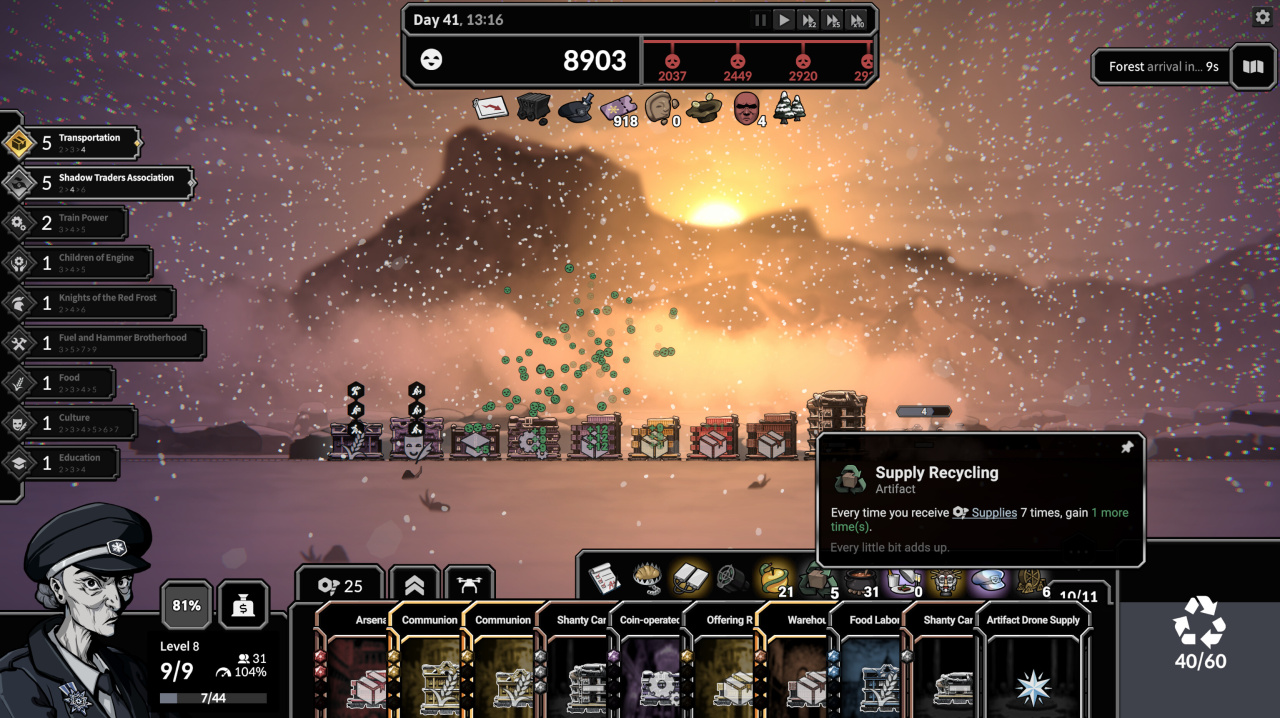1280x718 pixels.
Task: Pin the Supply Recycling tooltip
Action: (x=1127, y=447)
